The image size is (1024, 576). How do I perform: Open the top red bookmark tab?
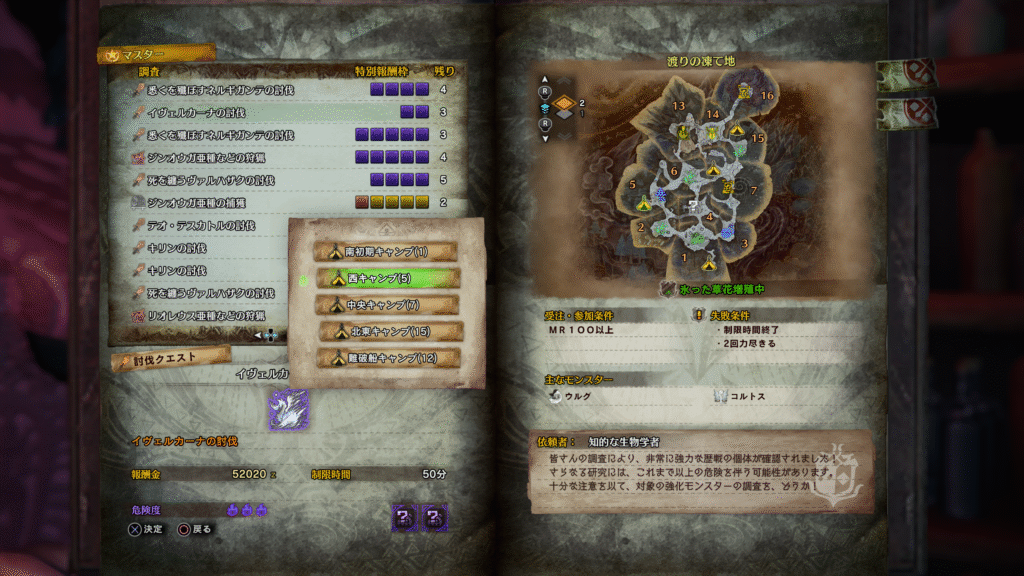tap(906, 75)
